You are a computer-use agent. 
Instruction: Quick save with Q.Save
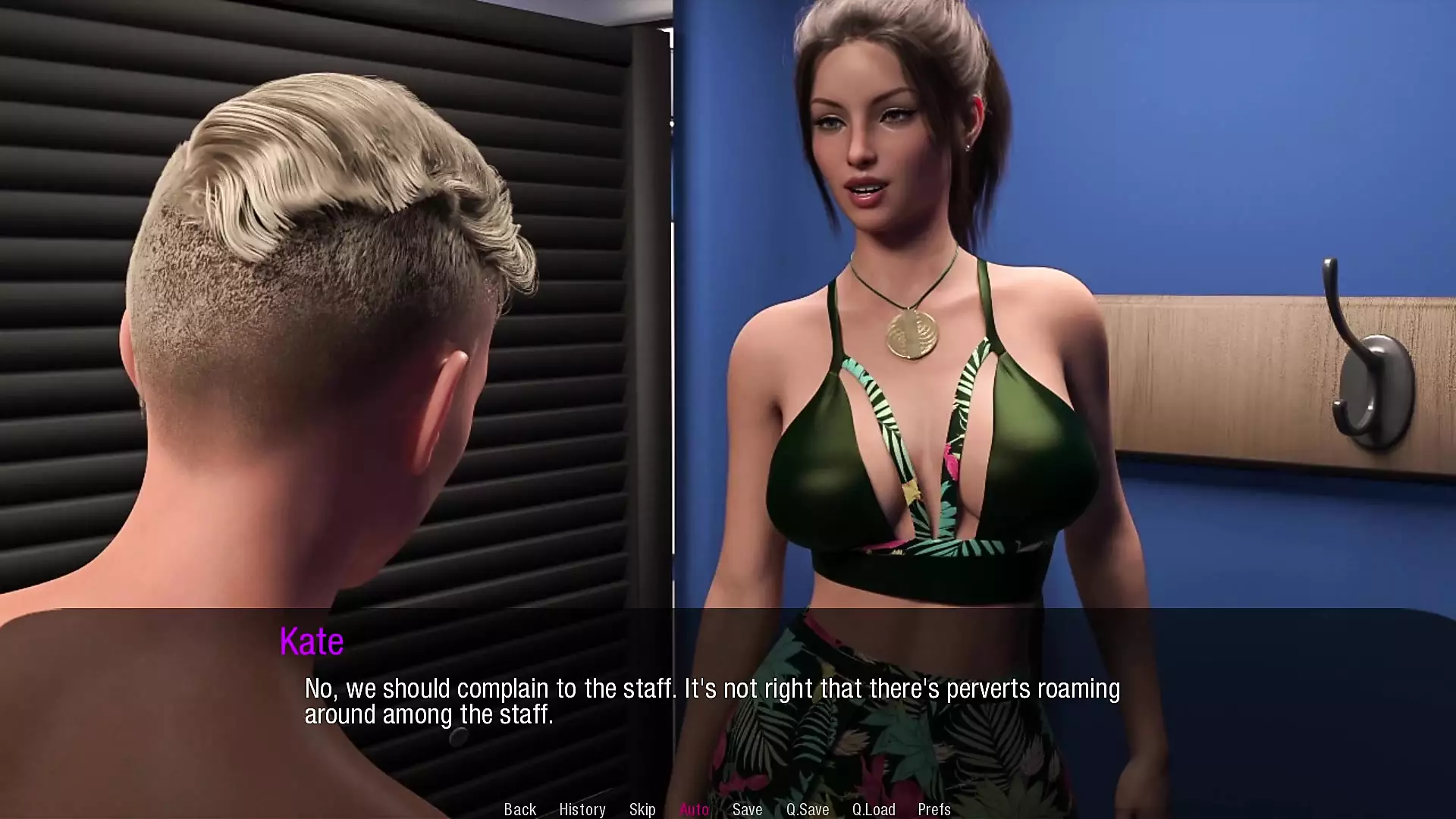tap(807, 809)
